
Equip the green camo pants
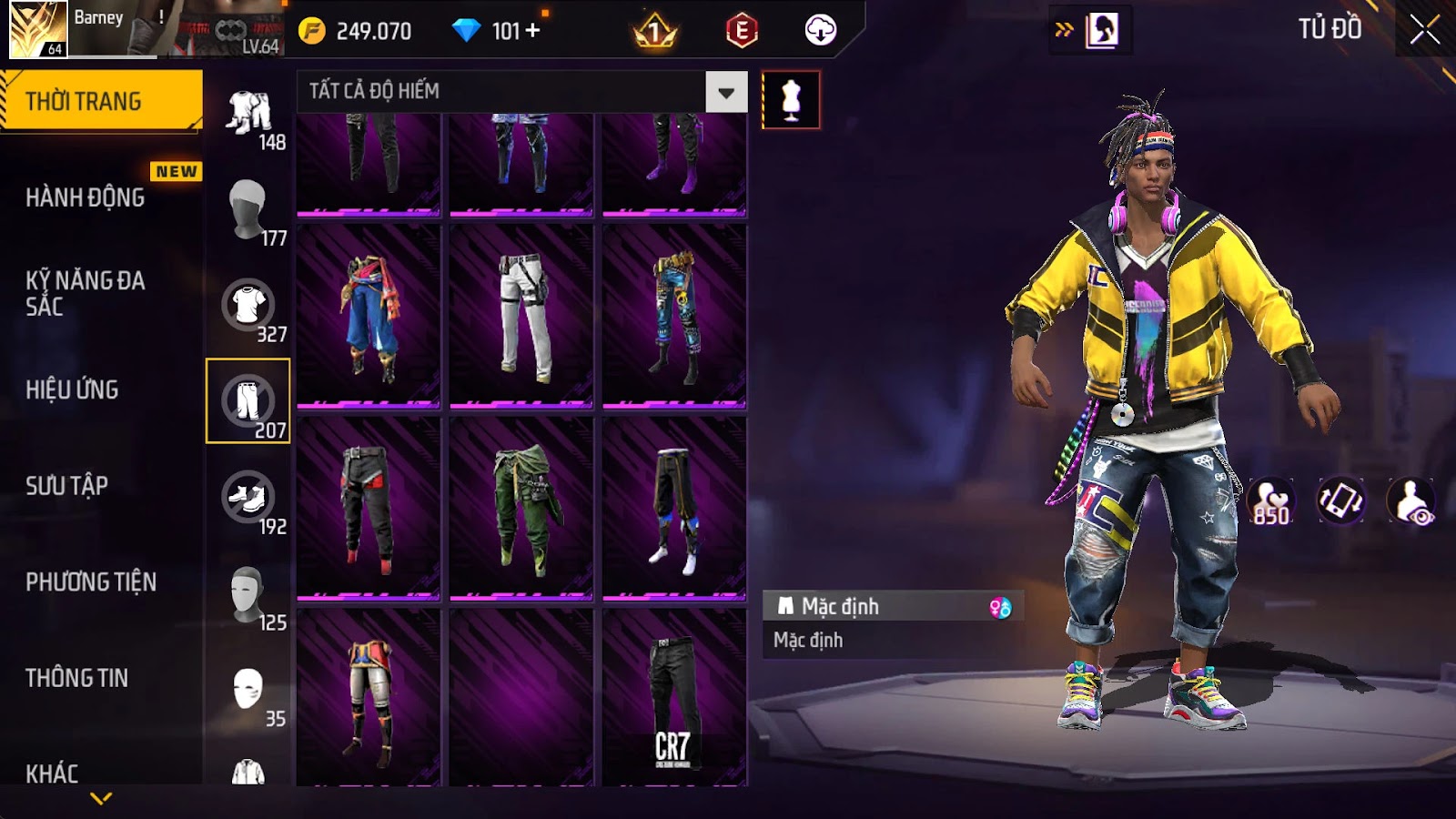521,508
